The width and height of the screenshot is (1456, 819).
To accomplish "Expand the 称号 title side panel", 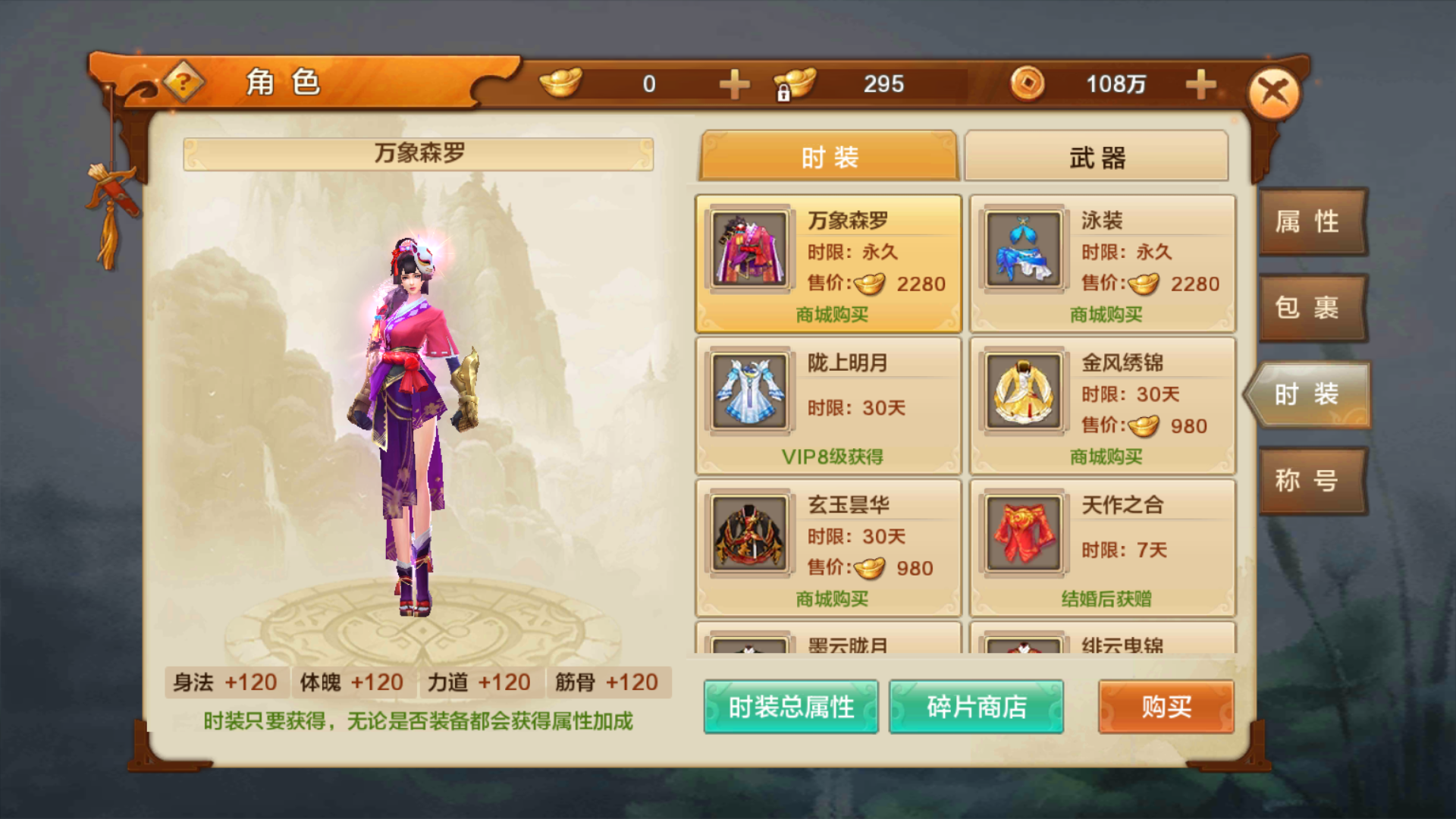I will tap(1312, 482).
